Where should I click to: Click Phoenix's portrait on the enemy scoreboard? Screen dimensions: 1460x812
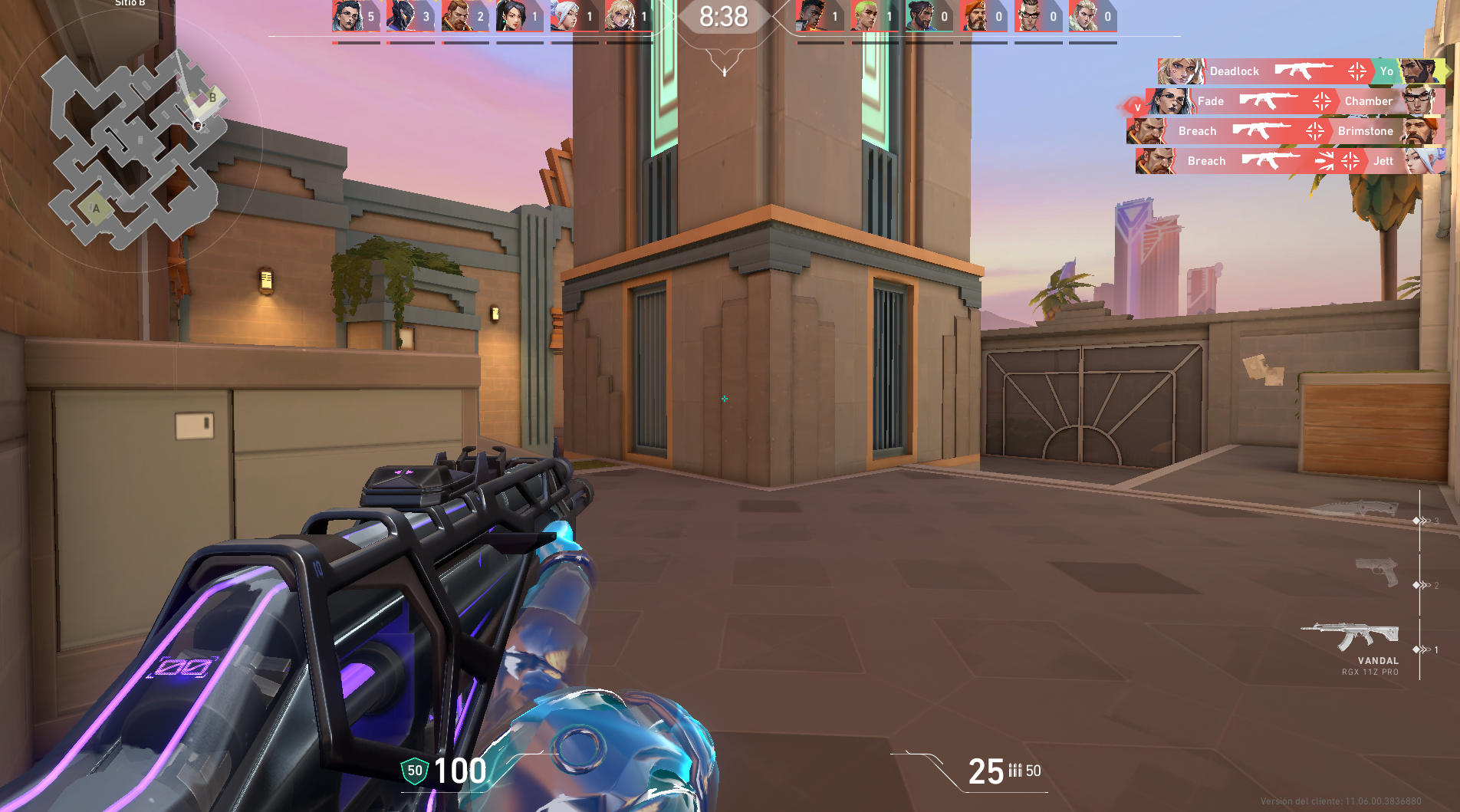pyautogui.click(x=812, y=15)
